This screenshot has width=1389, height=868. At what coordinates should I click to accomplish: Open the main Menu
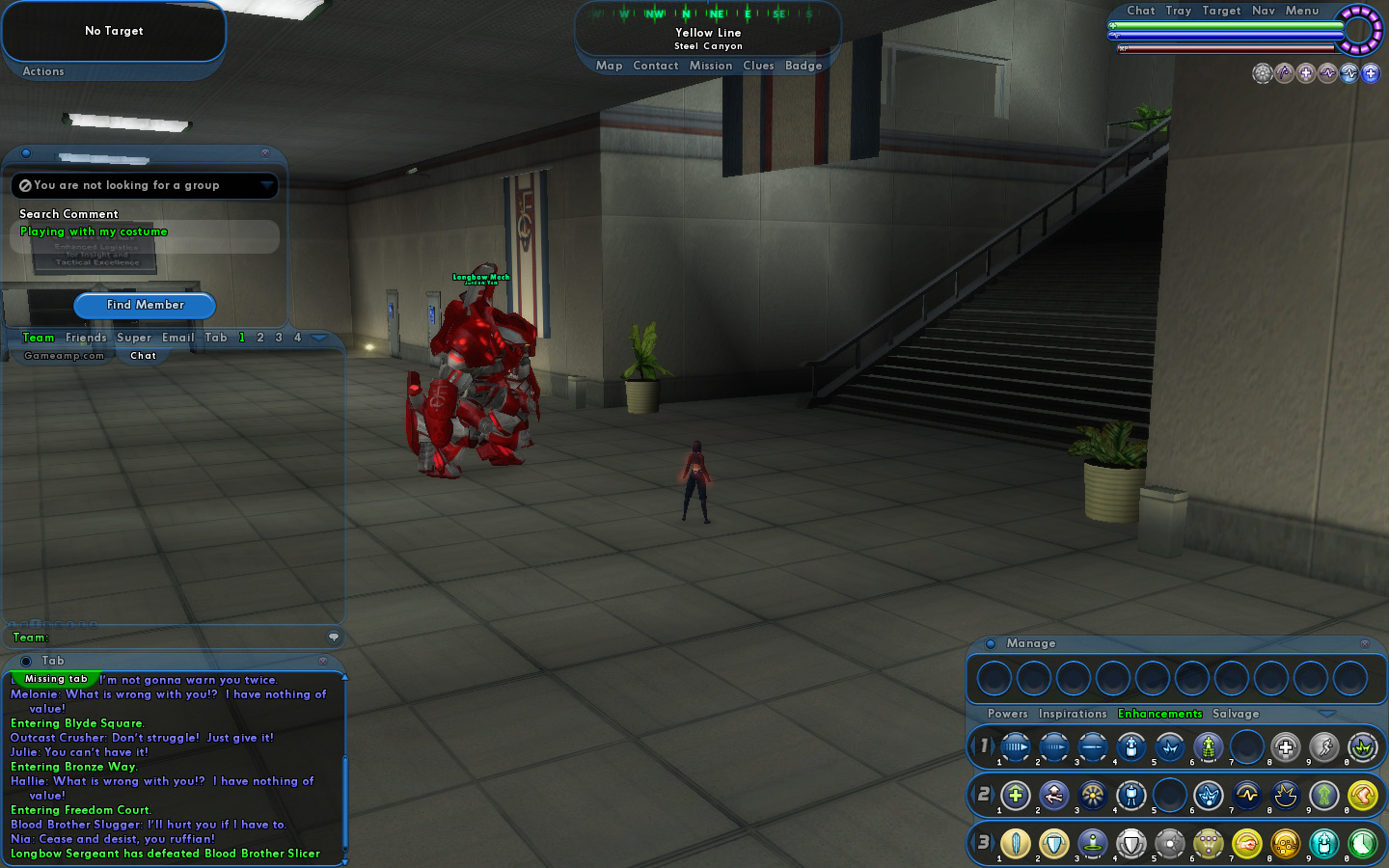(x=1302, y=11)
